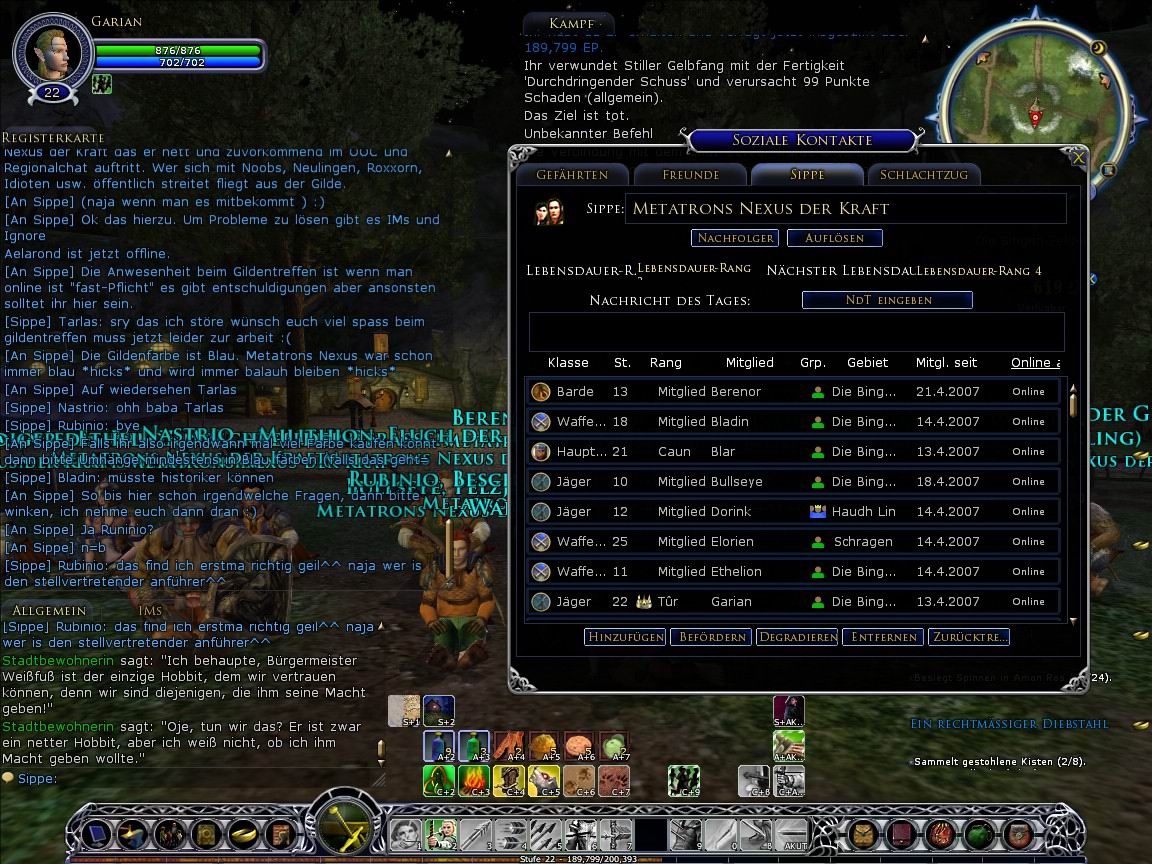
Task: Switch to the Gefährten tab
Action: click(x=571, y=175)
